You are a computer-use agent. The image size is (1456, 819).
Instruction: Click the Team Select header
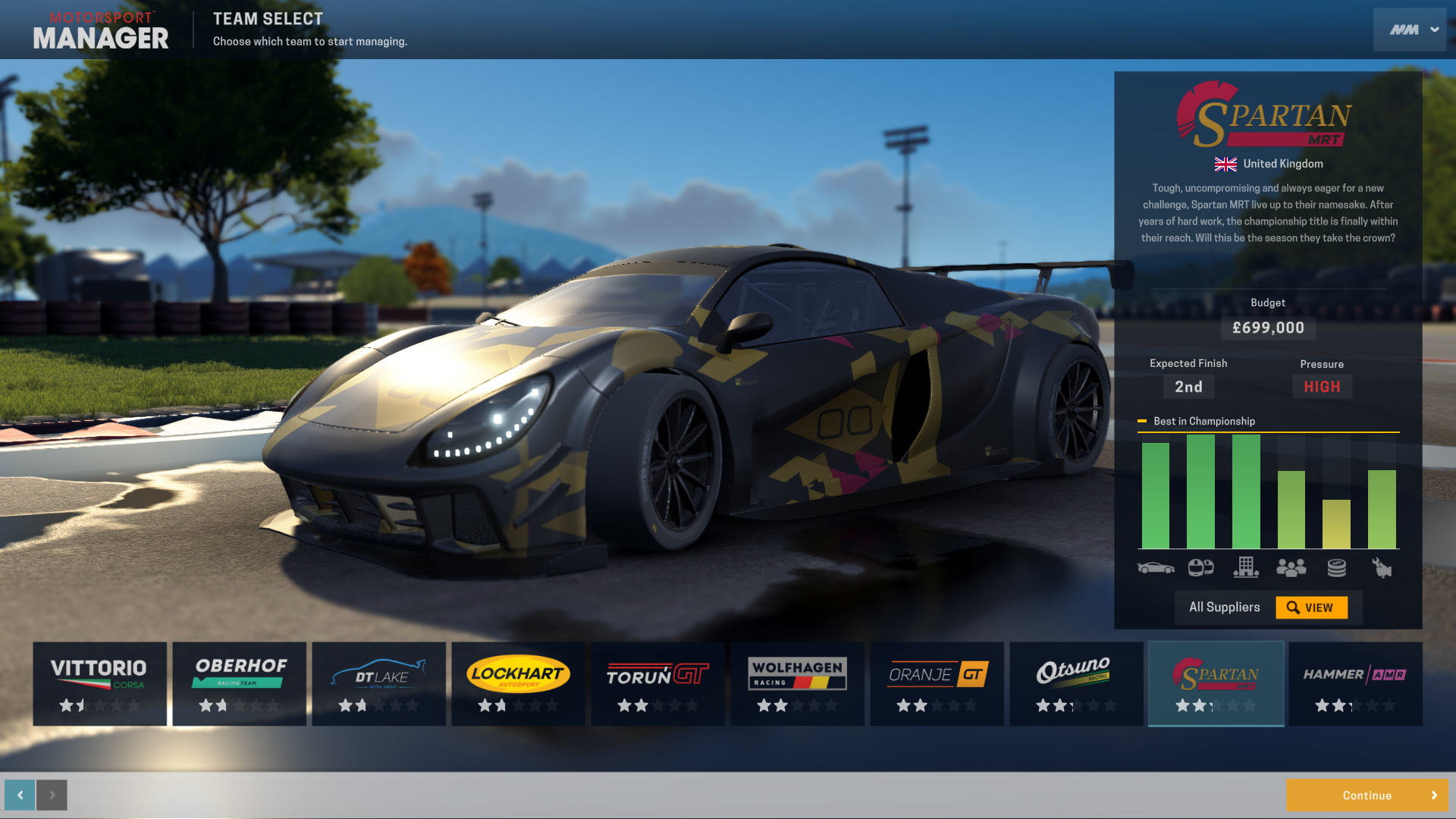point(267,18)
